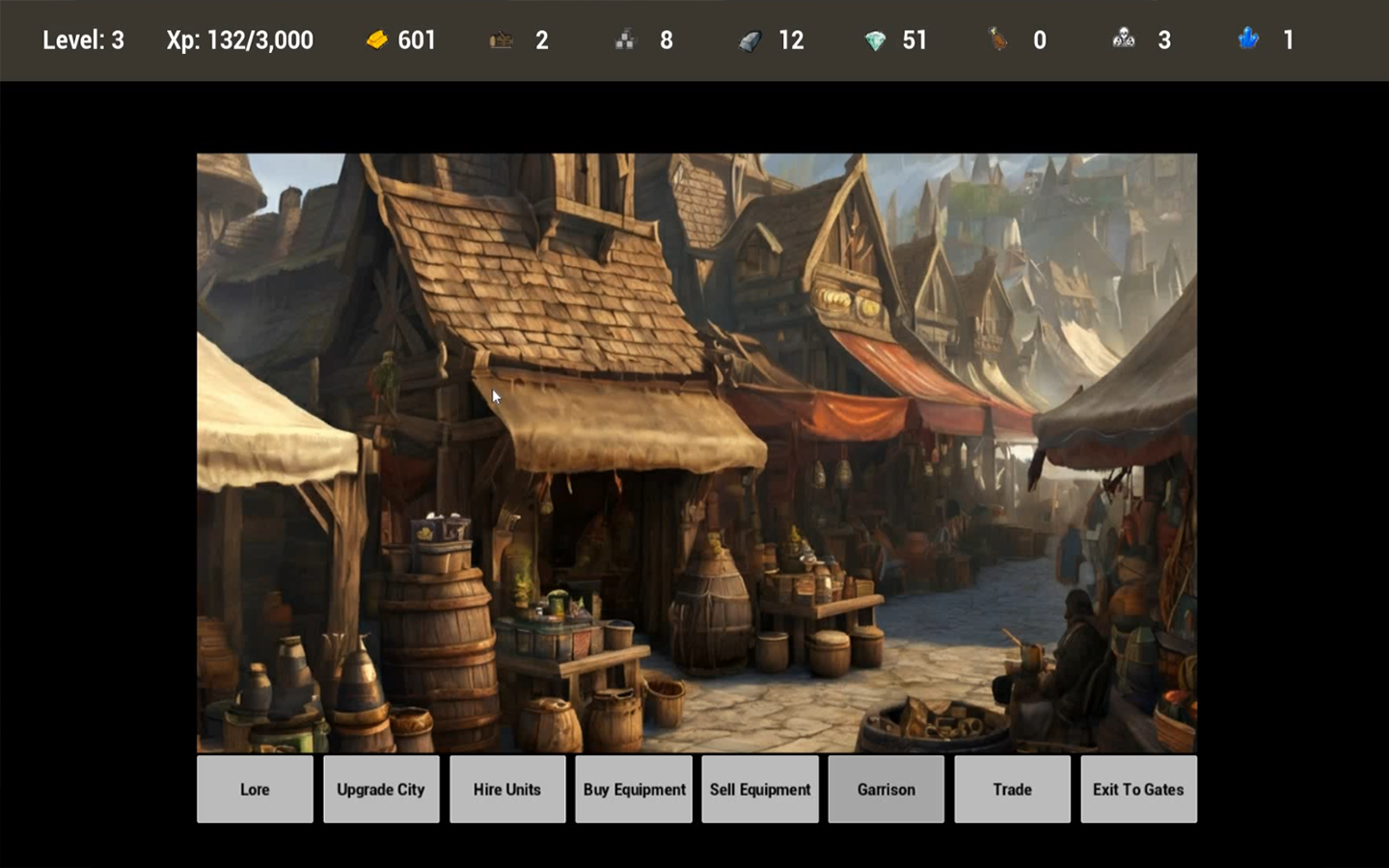Viewport: 1389px width, 868px height.
Task: Select the blue crystal resource icon
Action: point(1248,41)
